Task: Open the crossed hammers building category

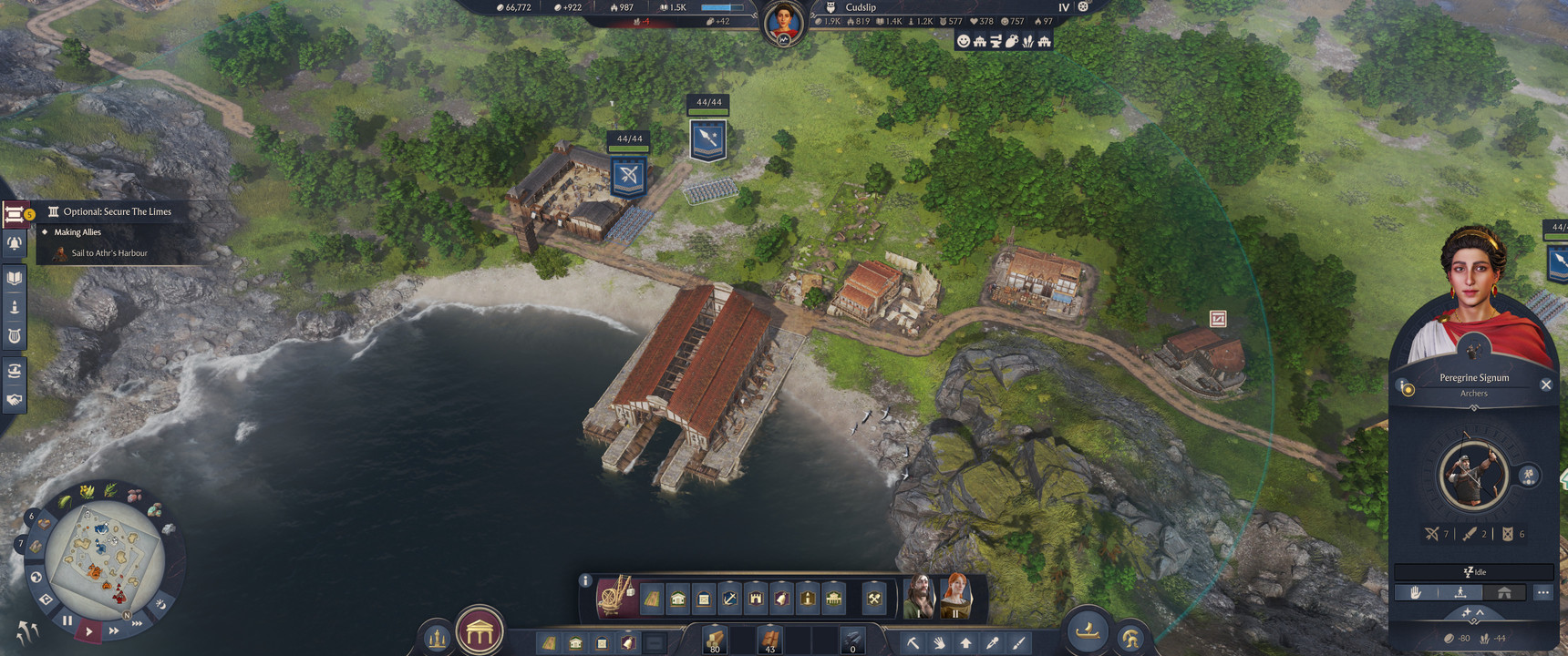Action: pyautogui.click(x=873, y=599)
